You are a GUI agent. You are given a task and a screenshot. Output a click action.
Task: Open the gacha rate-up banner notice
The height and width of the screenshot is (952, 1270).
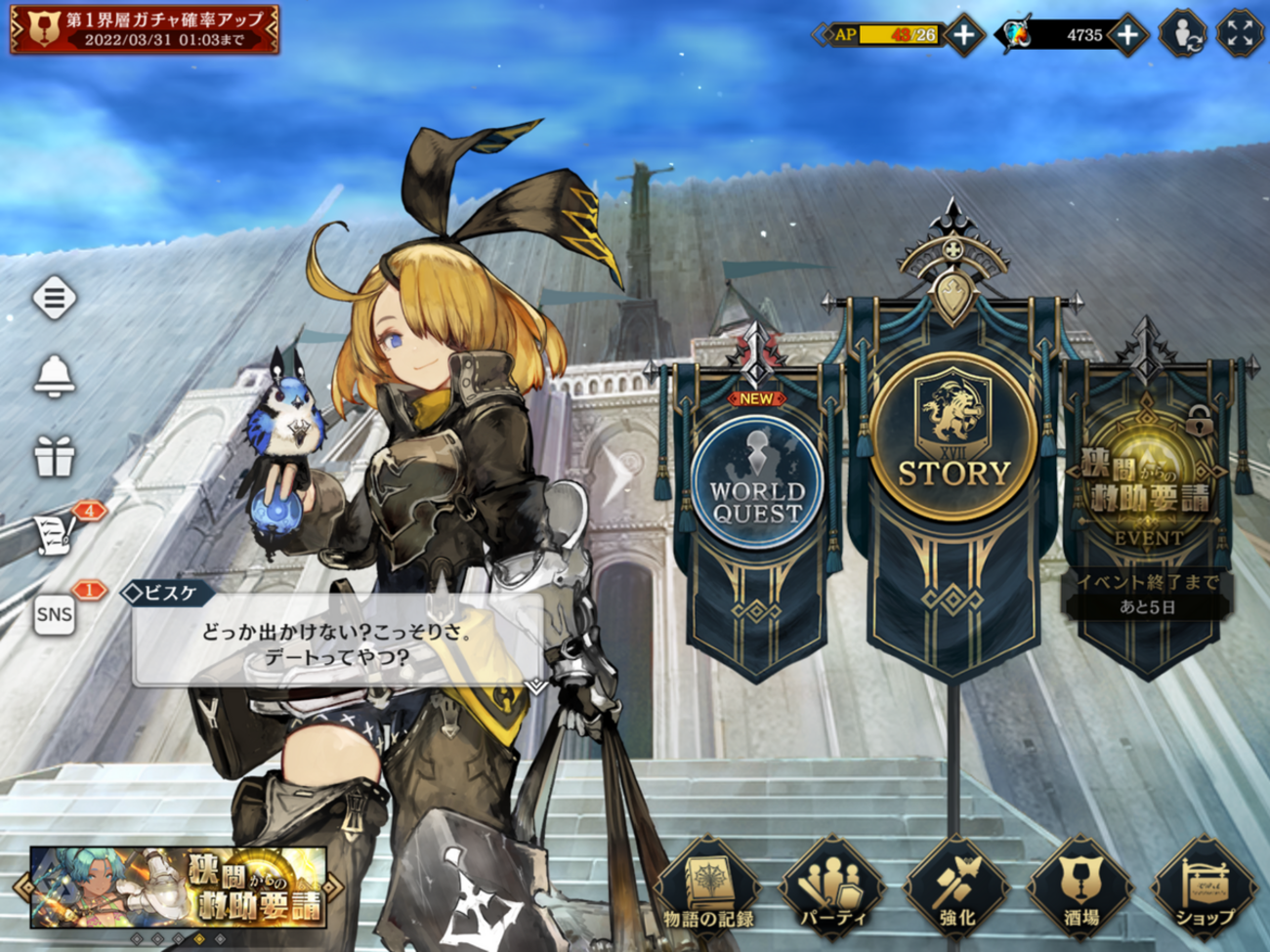pos(145,29)
